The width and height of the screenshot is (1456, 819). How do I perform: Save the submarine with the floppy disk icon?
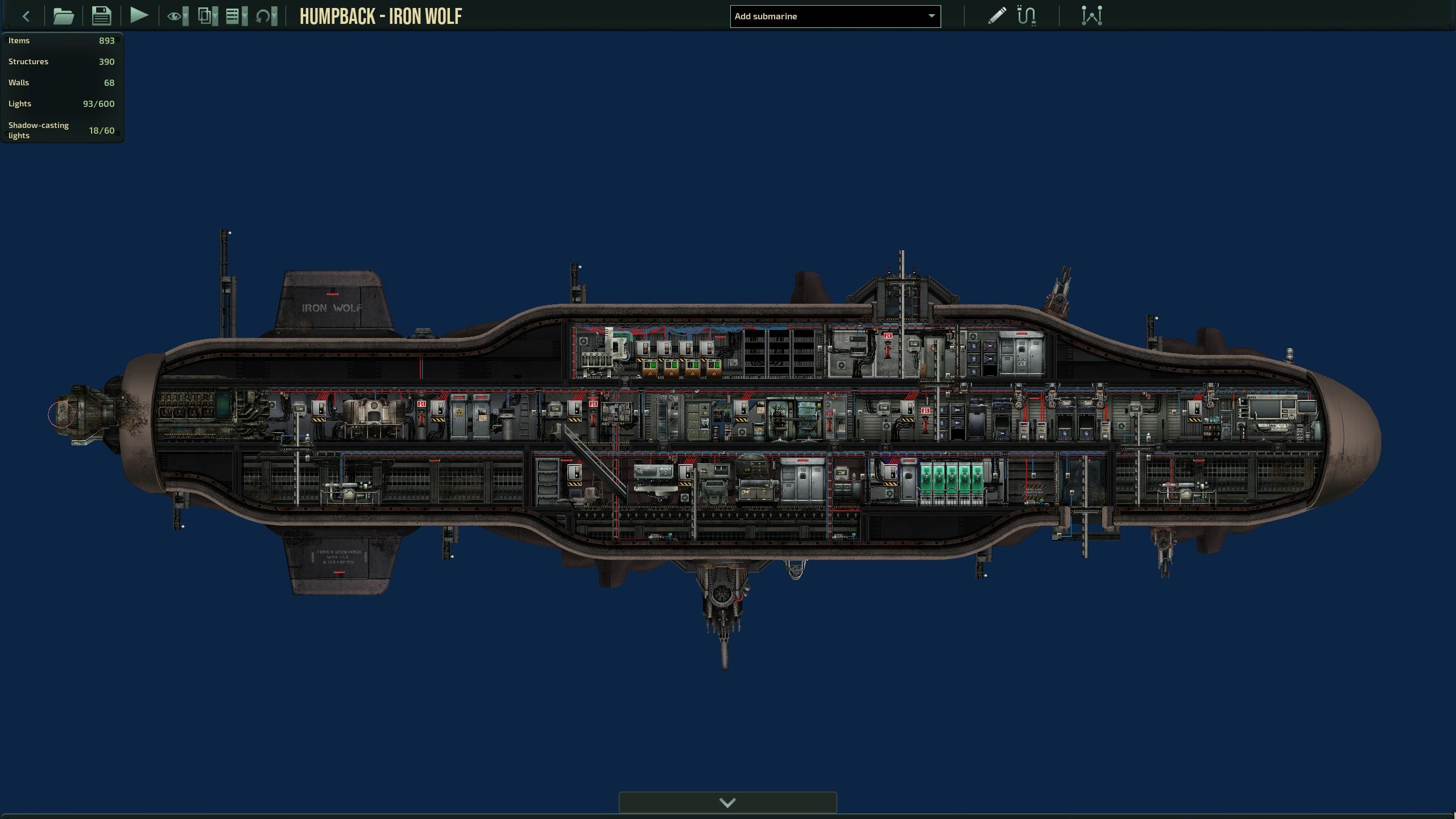pos(101,16)
